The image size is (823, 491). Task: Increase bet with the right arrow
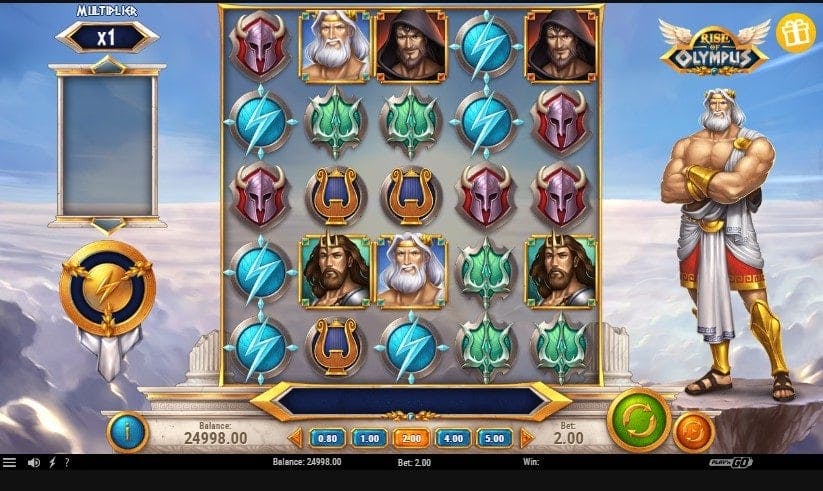click(526, 438)
